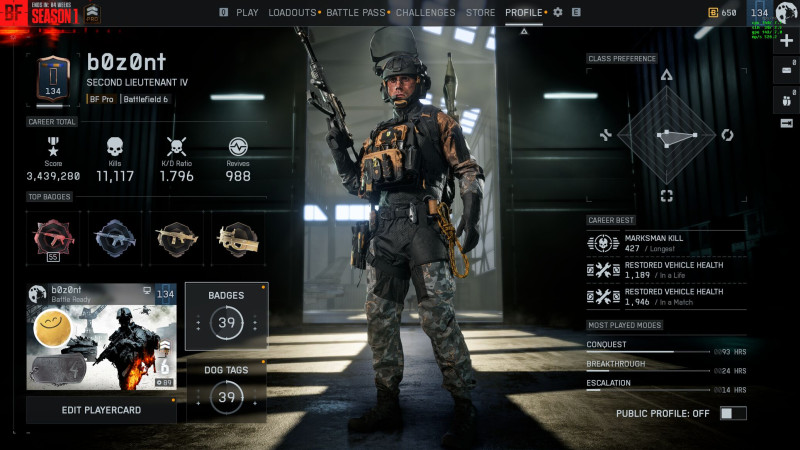The width and height of the screenshot is (800, 450).
Task: Go to the Battle Pass tab
Action: click(356, 13)
